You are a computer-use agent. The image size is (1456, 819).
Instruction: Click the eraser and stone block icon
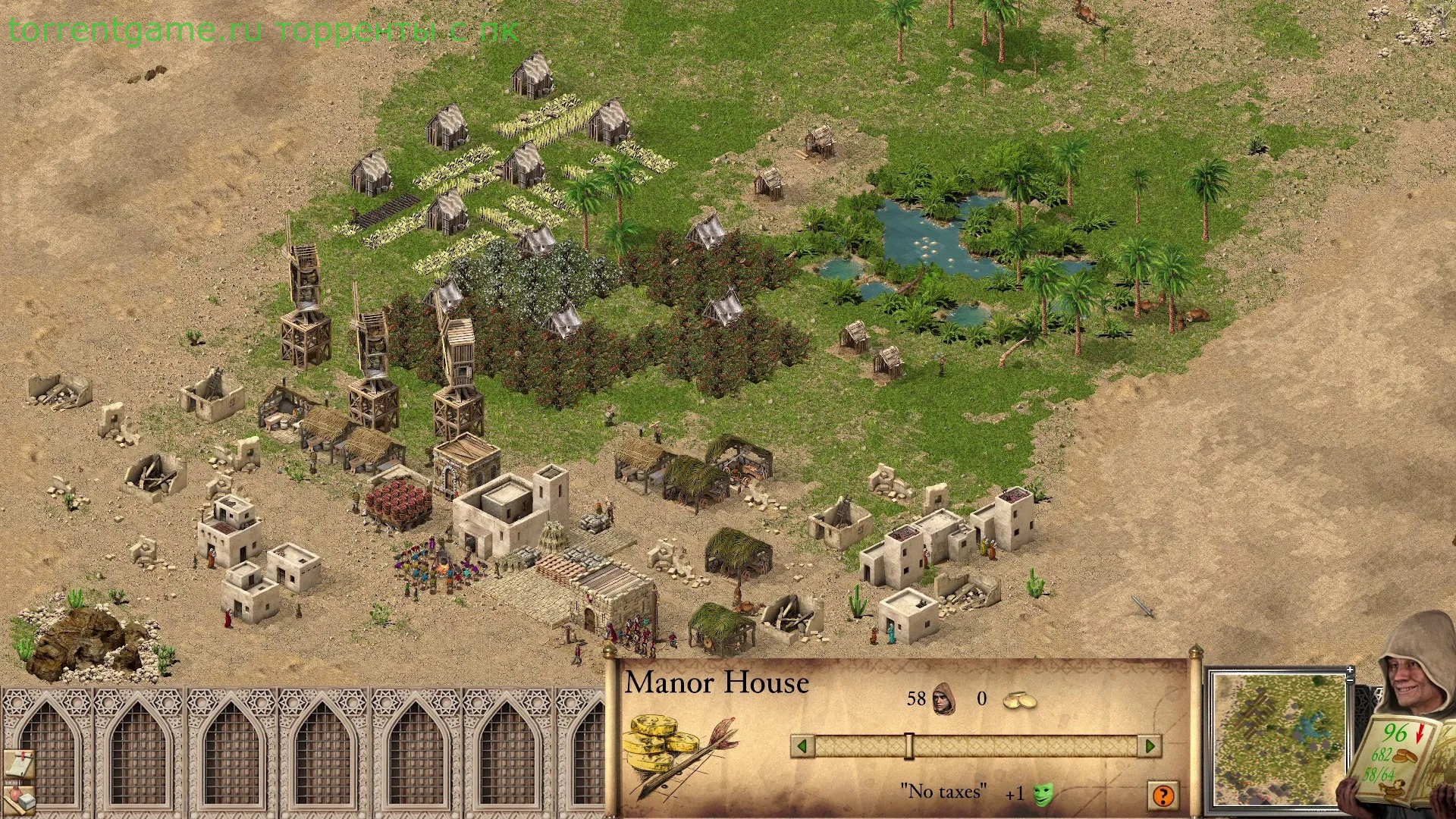pos(19,800)
